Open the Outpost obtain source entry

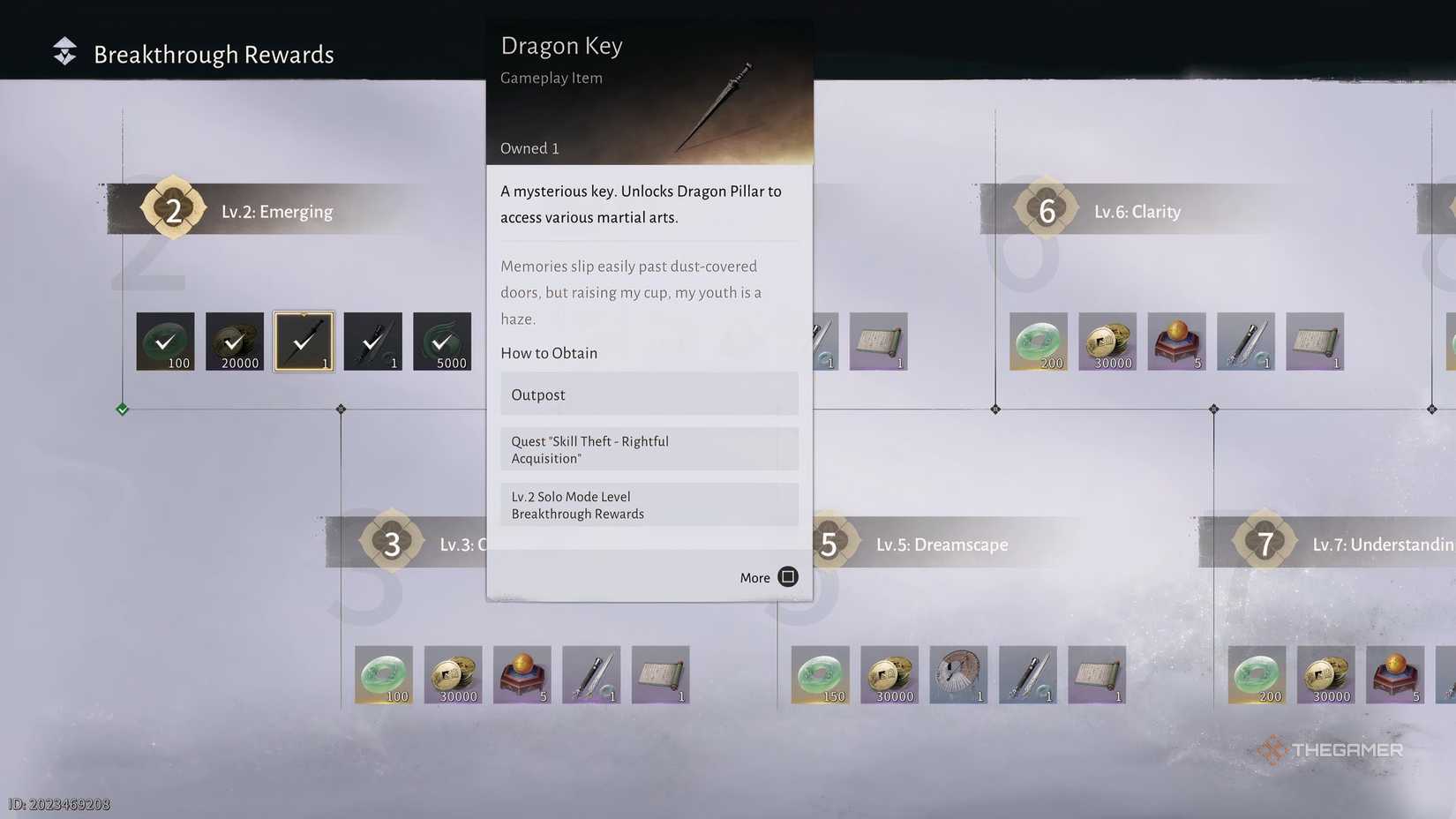(649, 394)
